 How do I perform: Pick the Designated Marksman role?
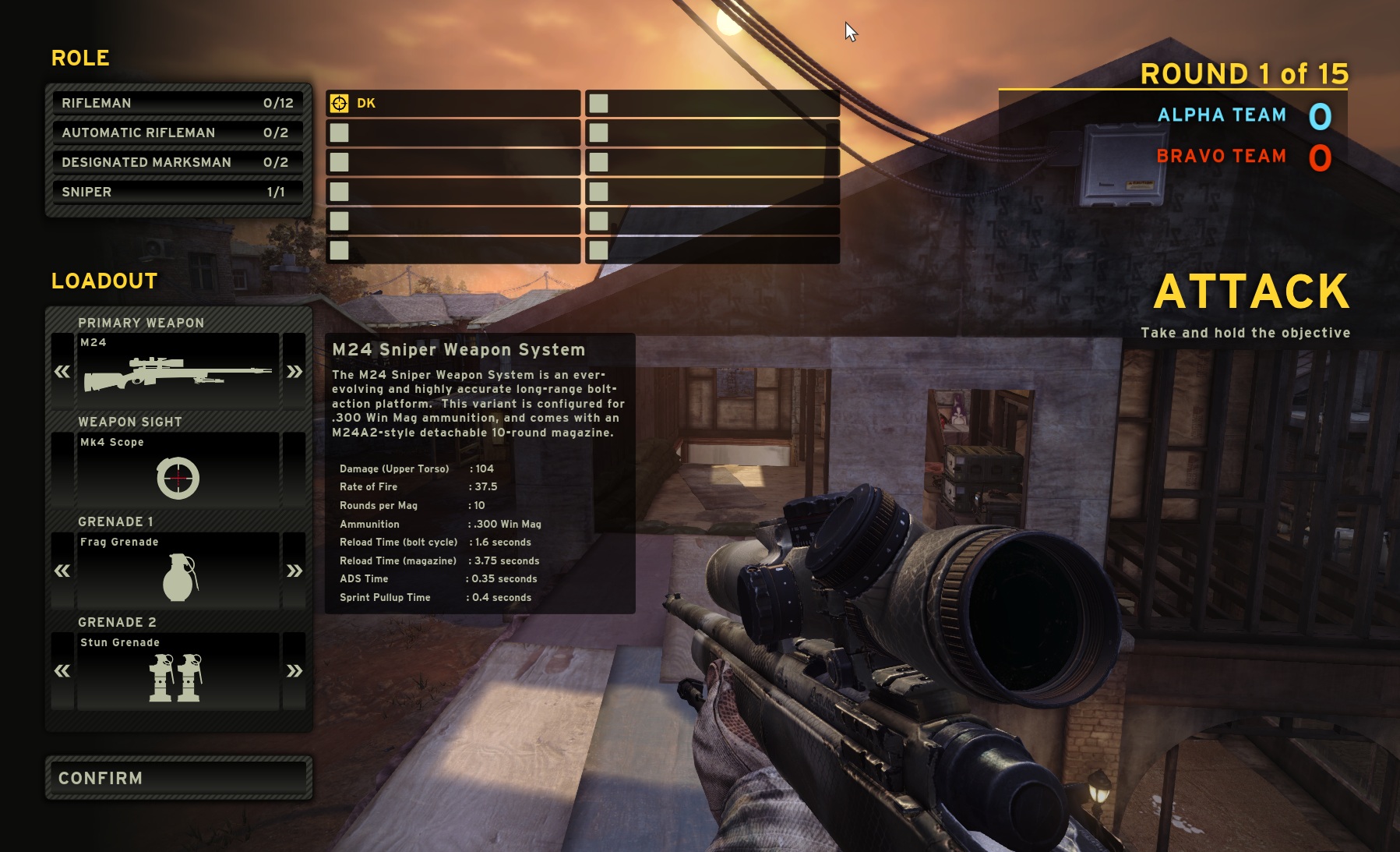pos(178,162)
